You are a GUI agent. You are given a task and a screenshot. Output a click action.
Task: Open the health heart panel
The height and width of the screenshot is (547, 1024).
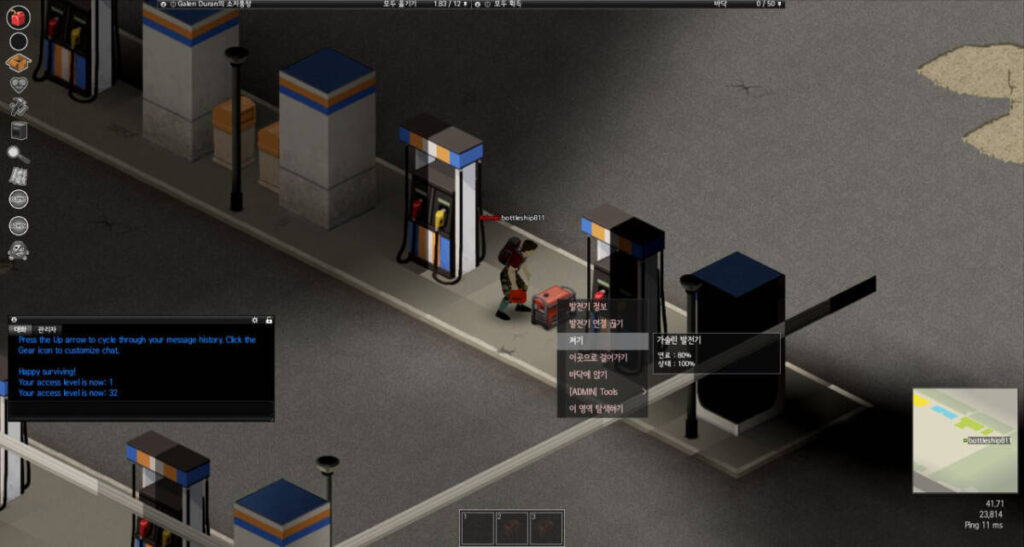pos(18,85)
